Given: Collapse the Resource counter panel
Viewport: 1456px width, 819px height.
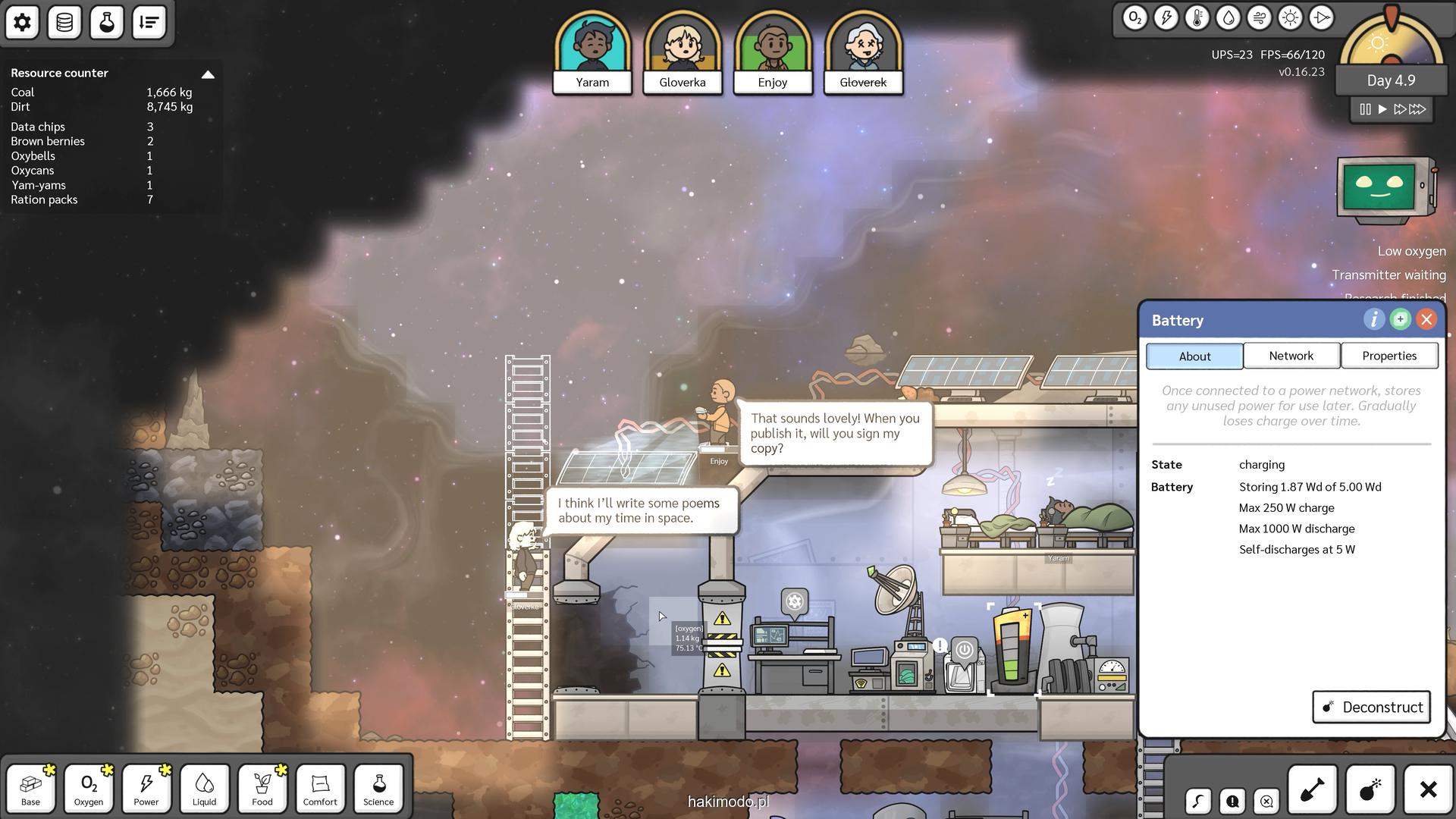Looking at the screenshot, I should point(208,74).
